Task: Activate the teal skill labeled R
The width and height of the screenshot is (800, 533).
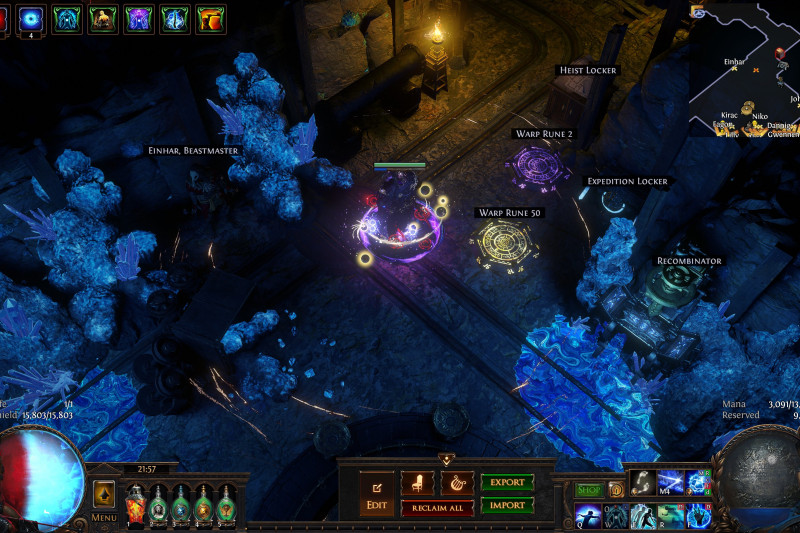Action: 670,514
